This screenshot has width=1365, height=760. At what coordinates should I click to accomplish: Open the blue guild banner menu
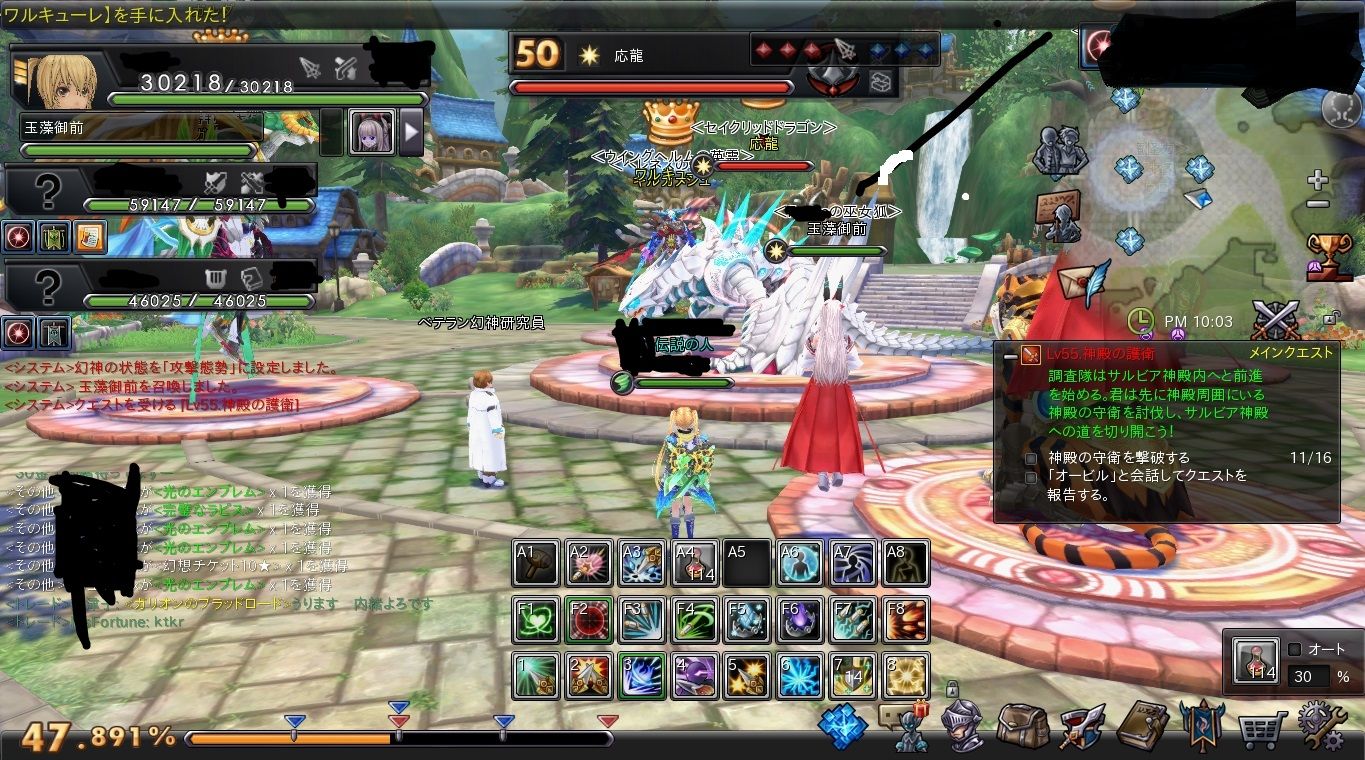[x=1200, y=726]
